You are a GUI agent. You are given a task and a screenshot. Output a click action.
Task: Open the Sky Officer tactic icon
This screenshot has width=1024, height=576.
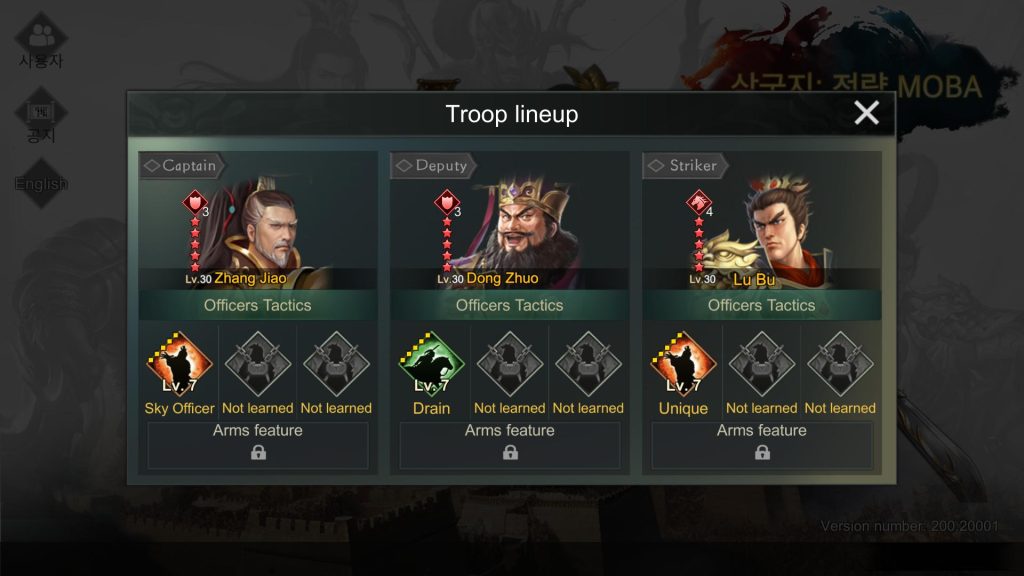click(179, 367)
